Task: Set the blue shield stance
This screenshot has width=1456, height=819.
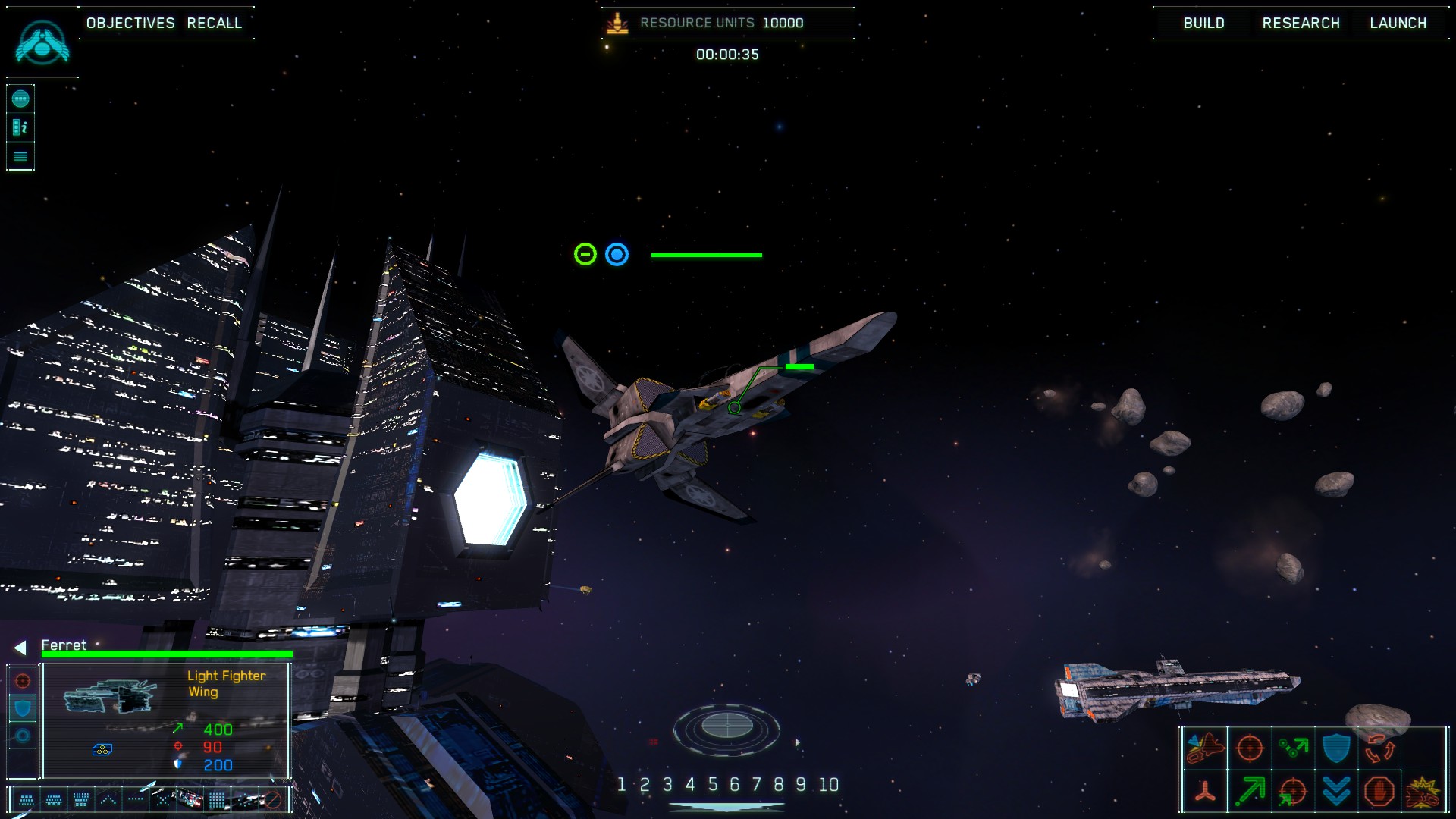Action: tap(23, 708)
